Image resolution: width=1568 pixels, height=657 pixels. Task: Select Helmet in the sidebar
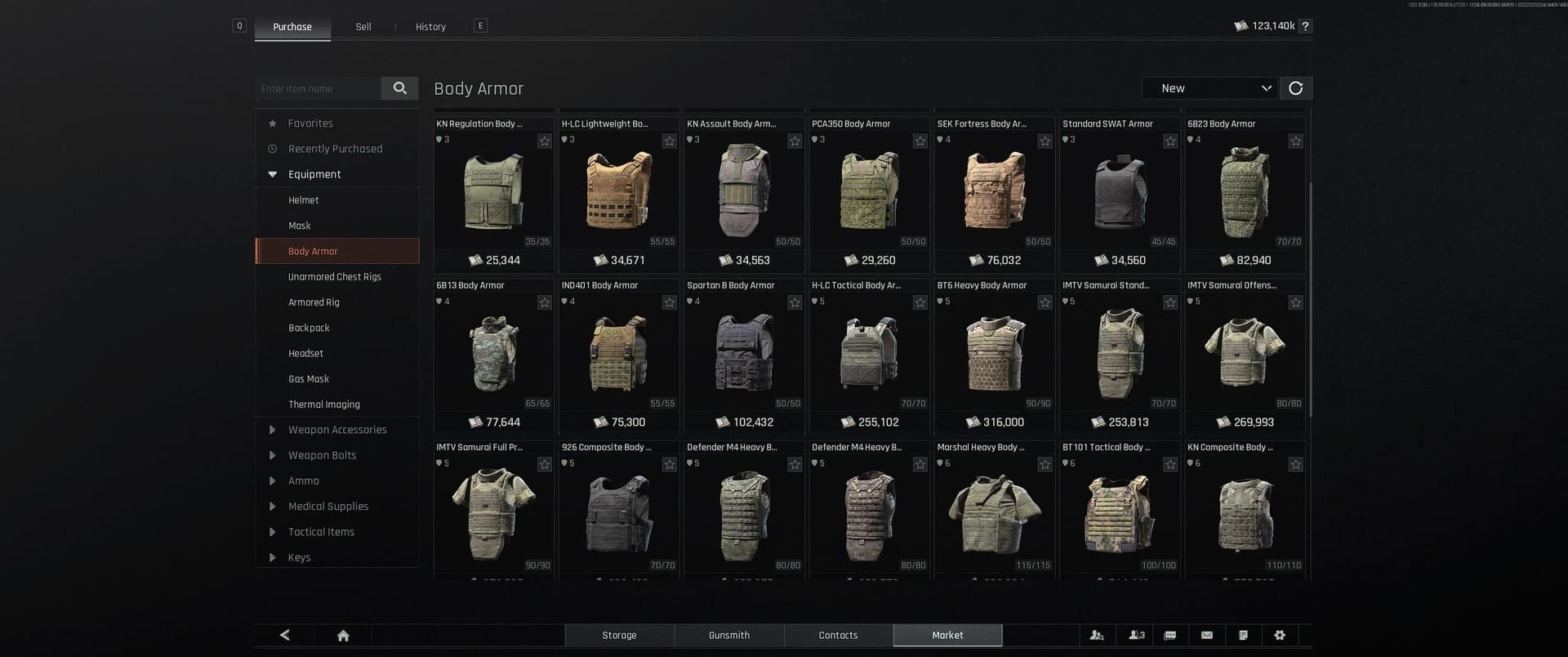(303, 199)
